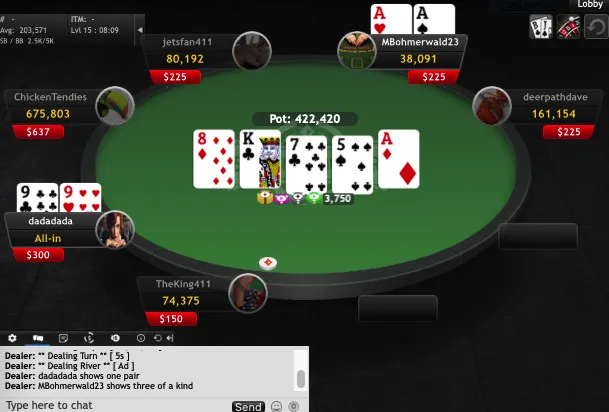Grab the chat log scrollbar
Viewport: 609px width, 412px height.
click(x=301, y=378)
